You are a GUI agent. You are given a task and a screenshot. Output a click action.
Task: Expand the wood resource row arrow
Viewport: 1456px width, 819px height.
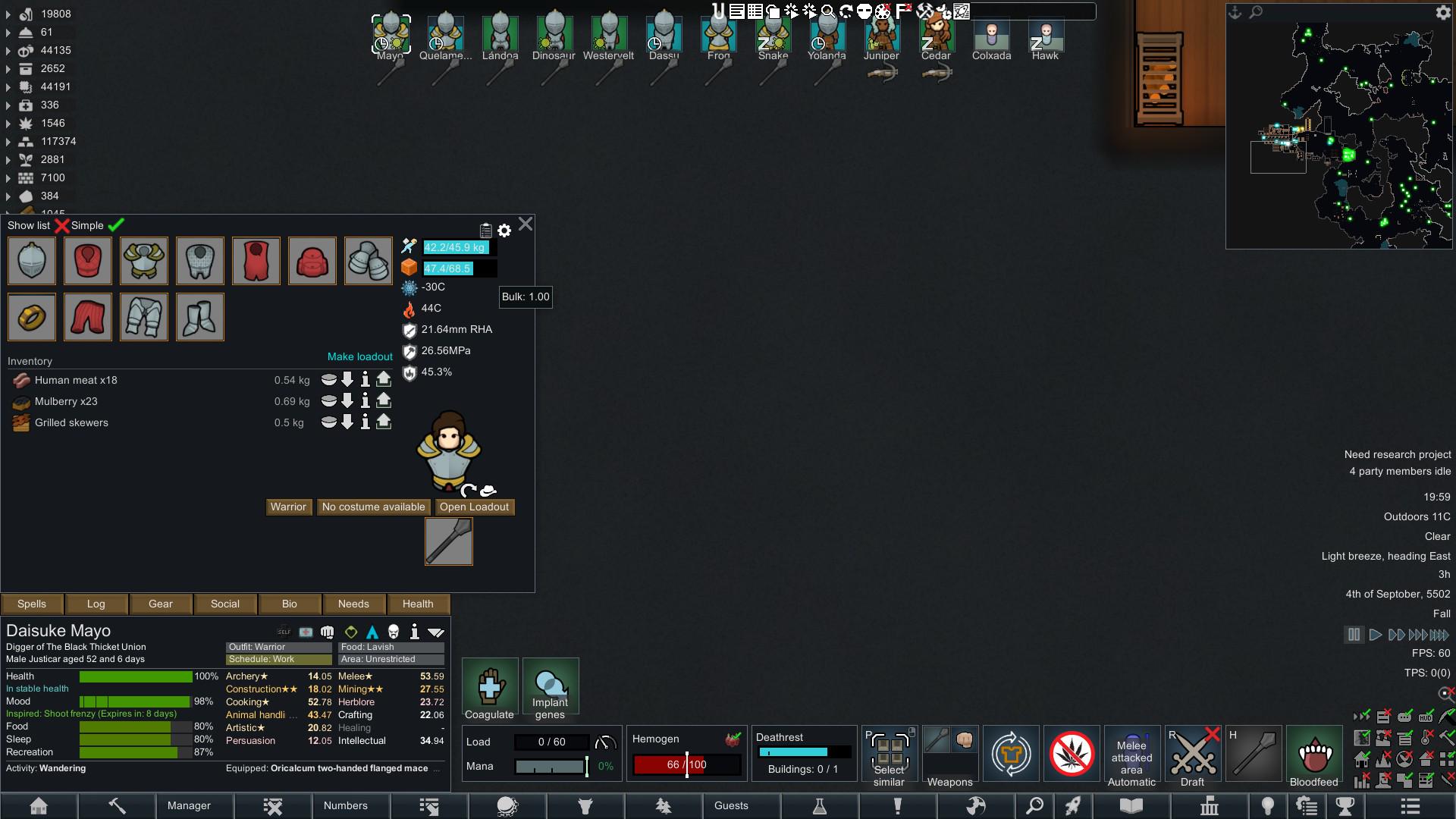click(x=8, y=211)
